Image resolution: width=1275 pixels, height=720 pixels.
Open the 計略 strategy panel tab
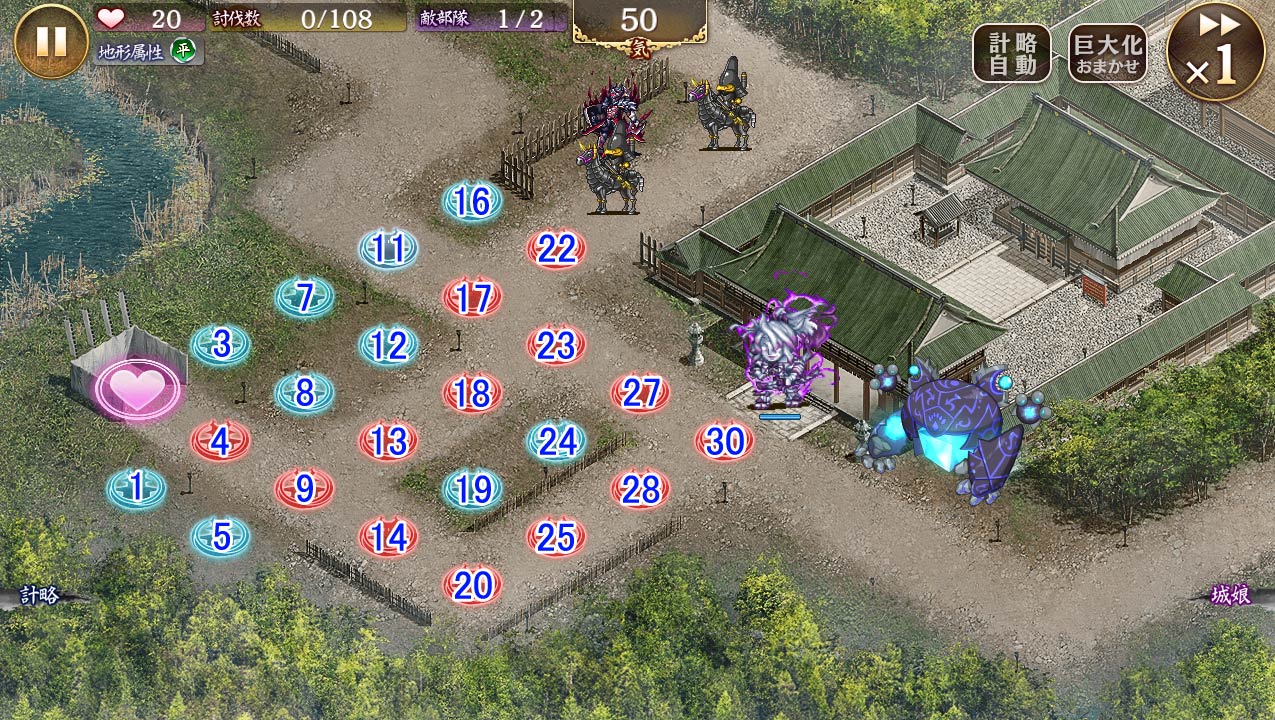pos(40,595)
